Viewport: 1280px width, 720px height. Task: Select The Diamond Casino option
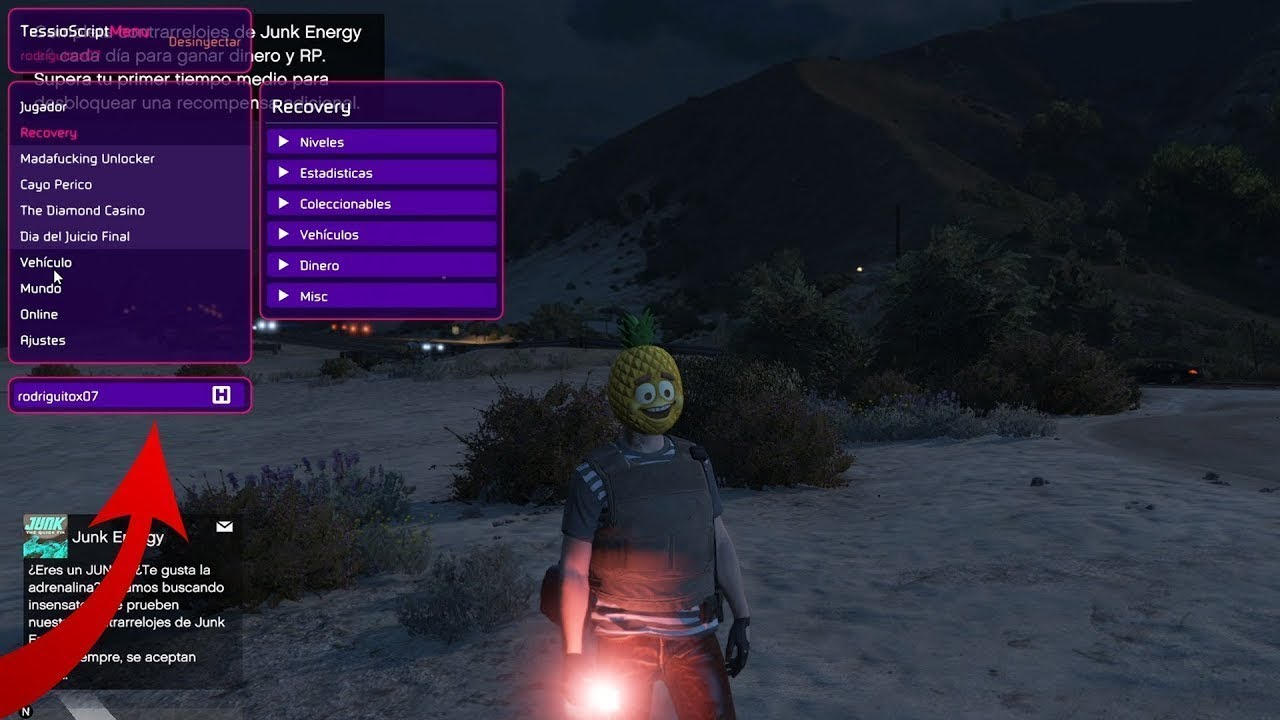point(82,211)
